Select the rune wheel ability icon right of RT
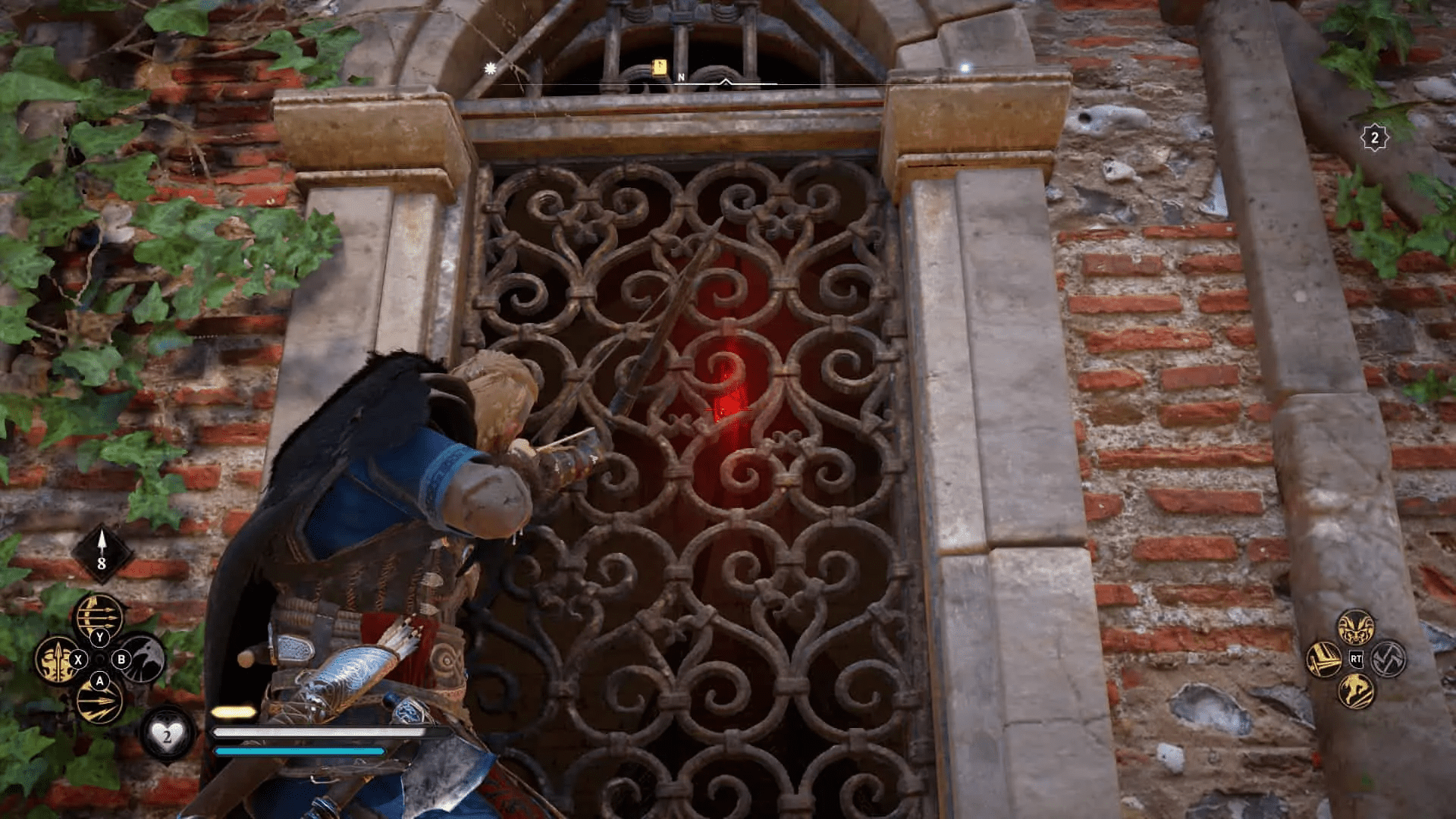Viewport: 1456px width, 819px height. tap(1389, 660)
